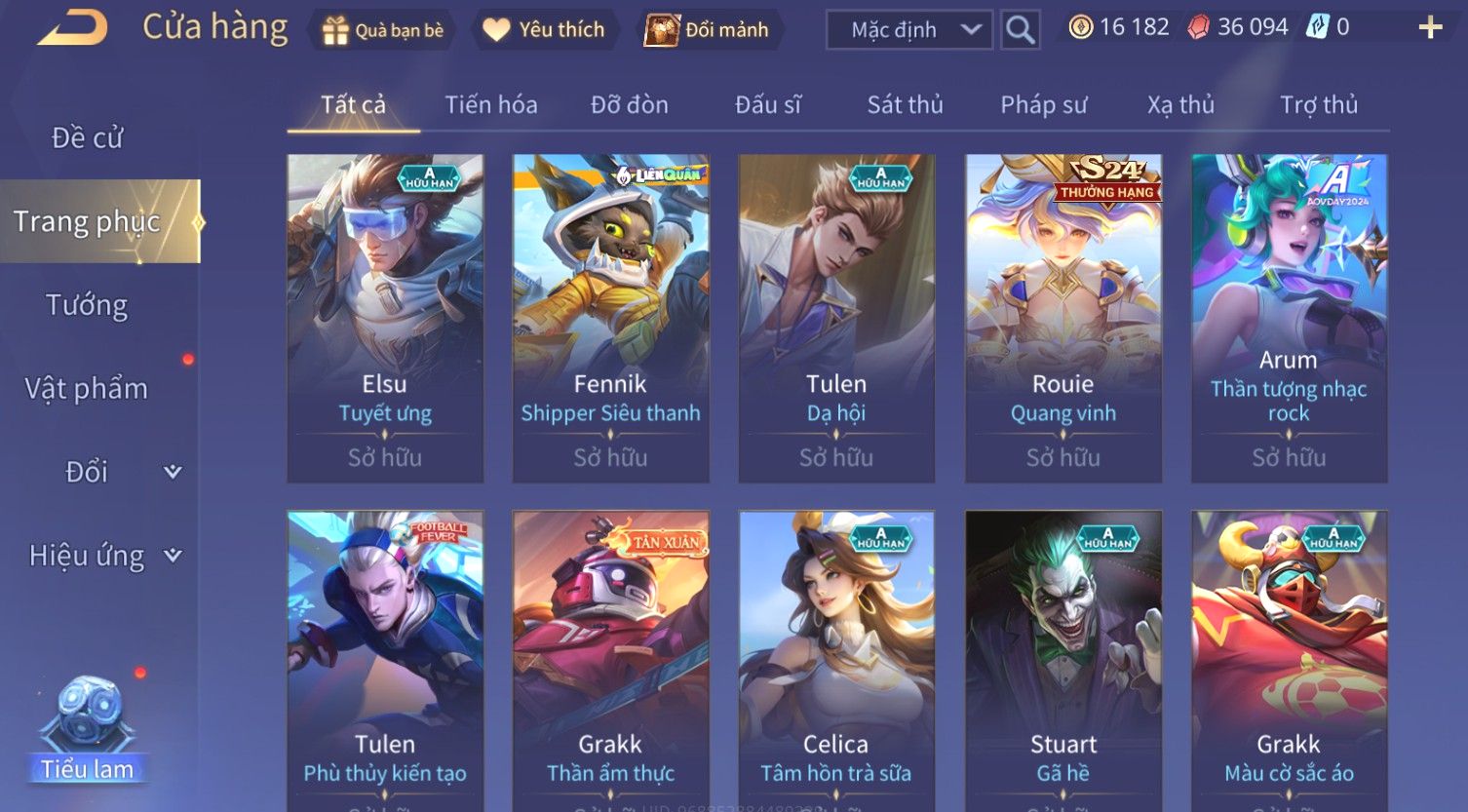
Task: Switch to the Đỡ đòn tab
Action: (x=629, y=105)
